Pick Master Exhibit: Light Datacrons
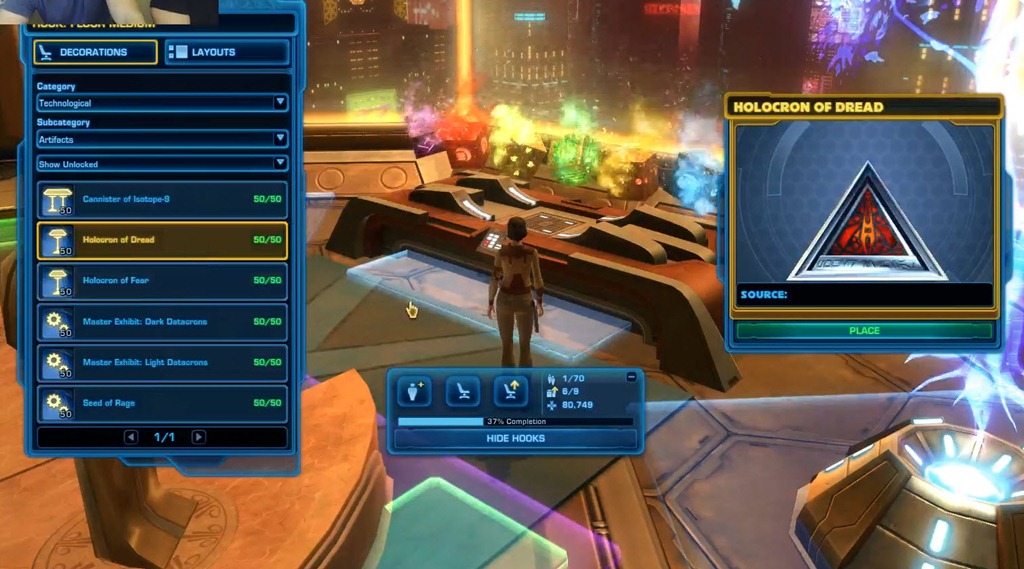This screenshot has width=1024, height=569. coord(162,362)
